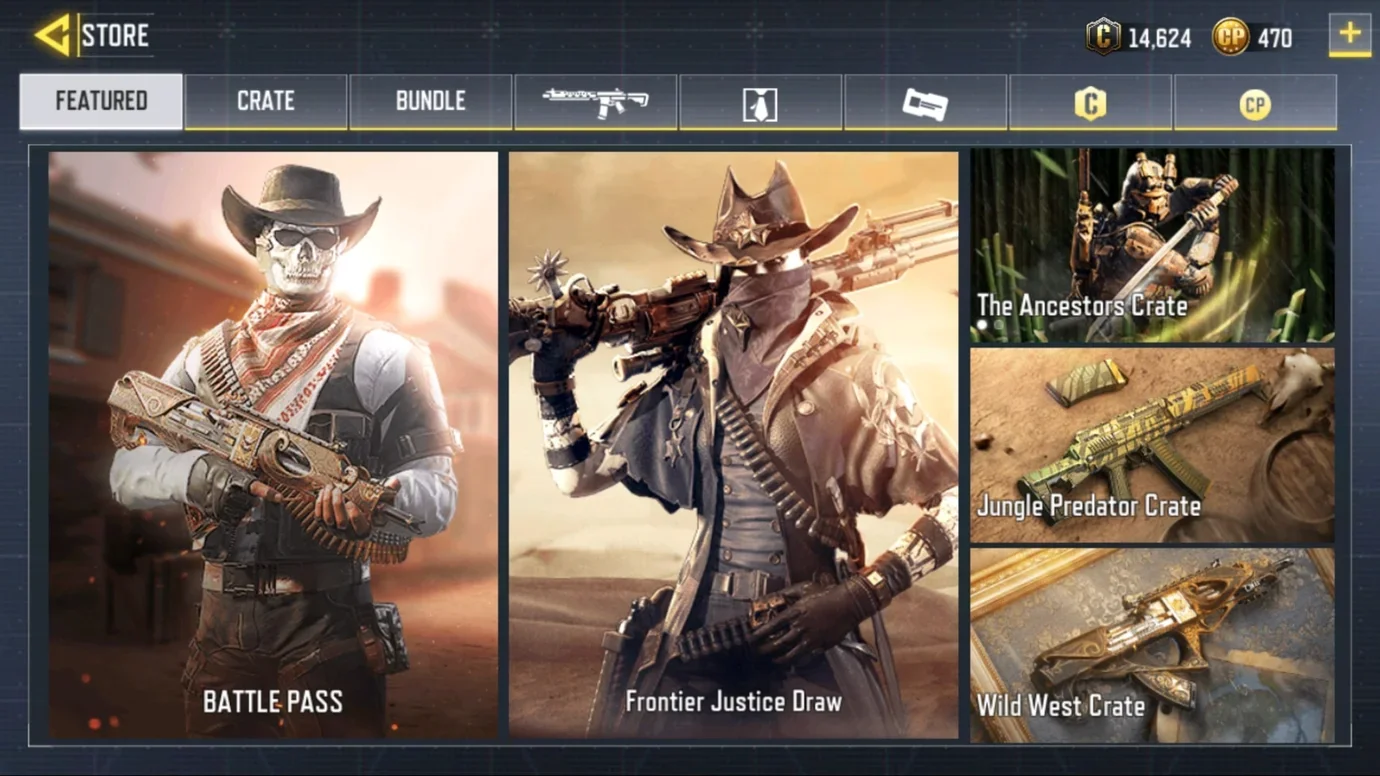
Task: Choose the Jungle Predator Crate
Action: 1152,445
